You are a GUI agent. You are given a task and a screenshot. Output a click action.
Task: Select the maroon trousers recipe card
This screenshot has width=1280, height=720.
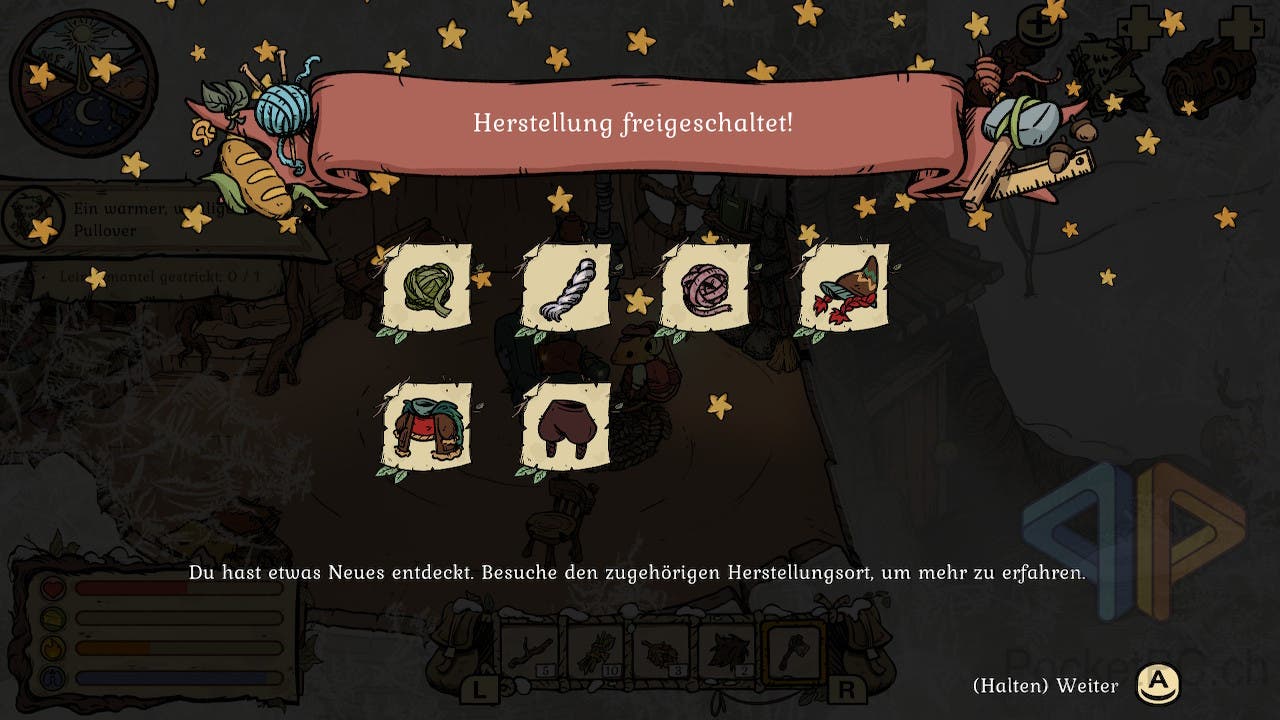[566, 426]
